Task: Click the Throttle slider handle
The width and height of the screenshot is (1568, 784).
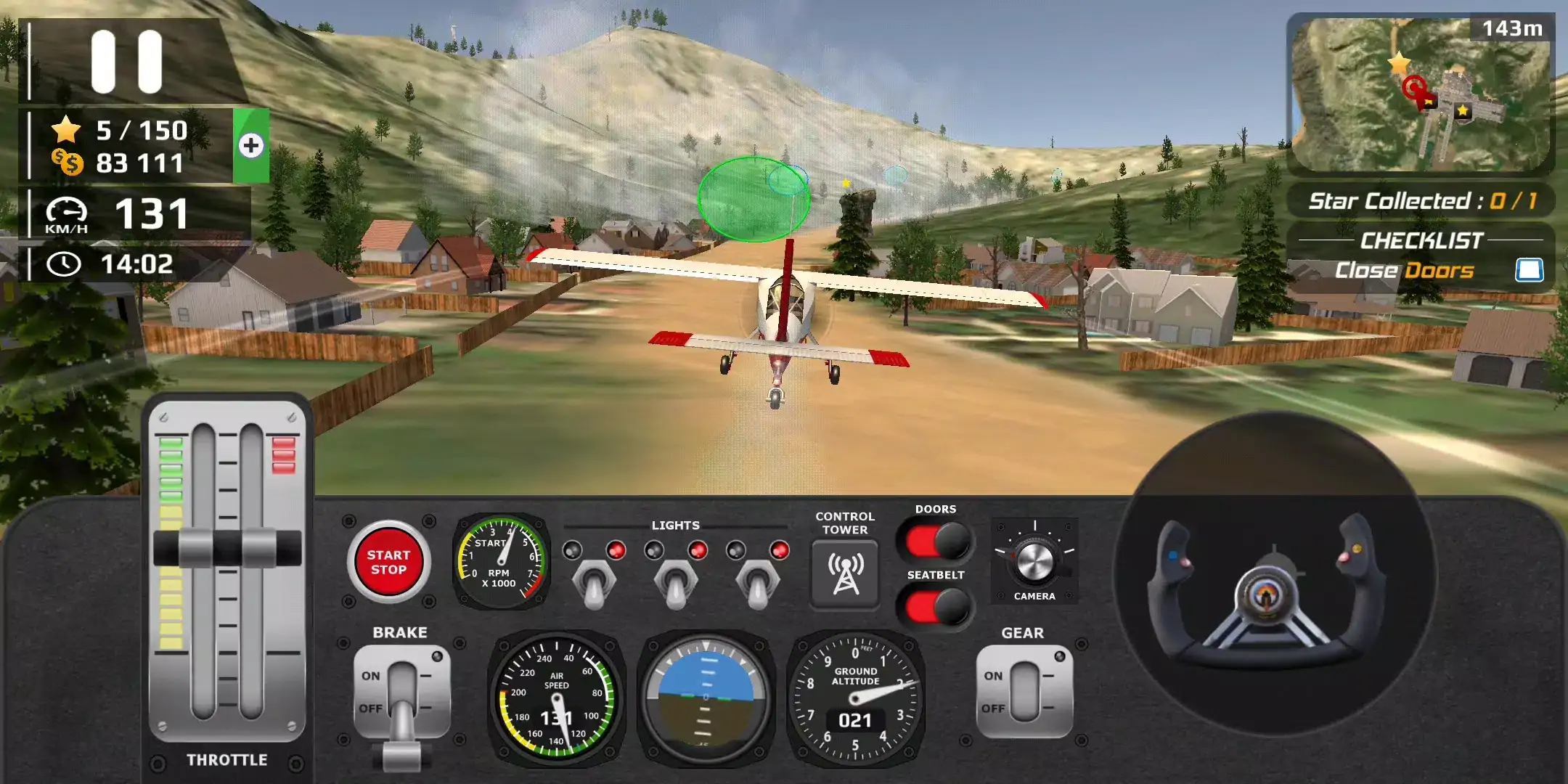Action: (227, 547)
